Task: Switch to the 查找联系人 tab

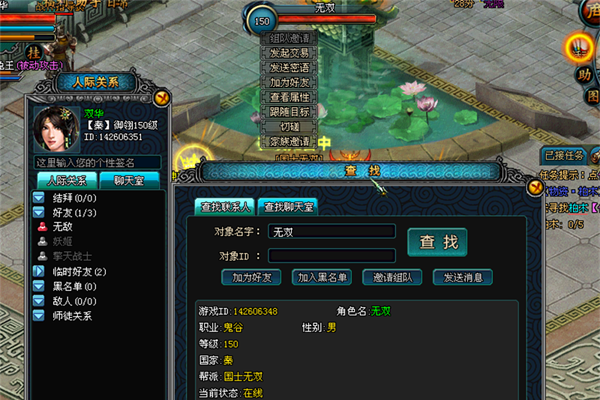Action: click(x=225, y=207)
